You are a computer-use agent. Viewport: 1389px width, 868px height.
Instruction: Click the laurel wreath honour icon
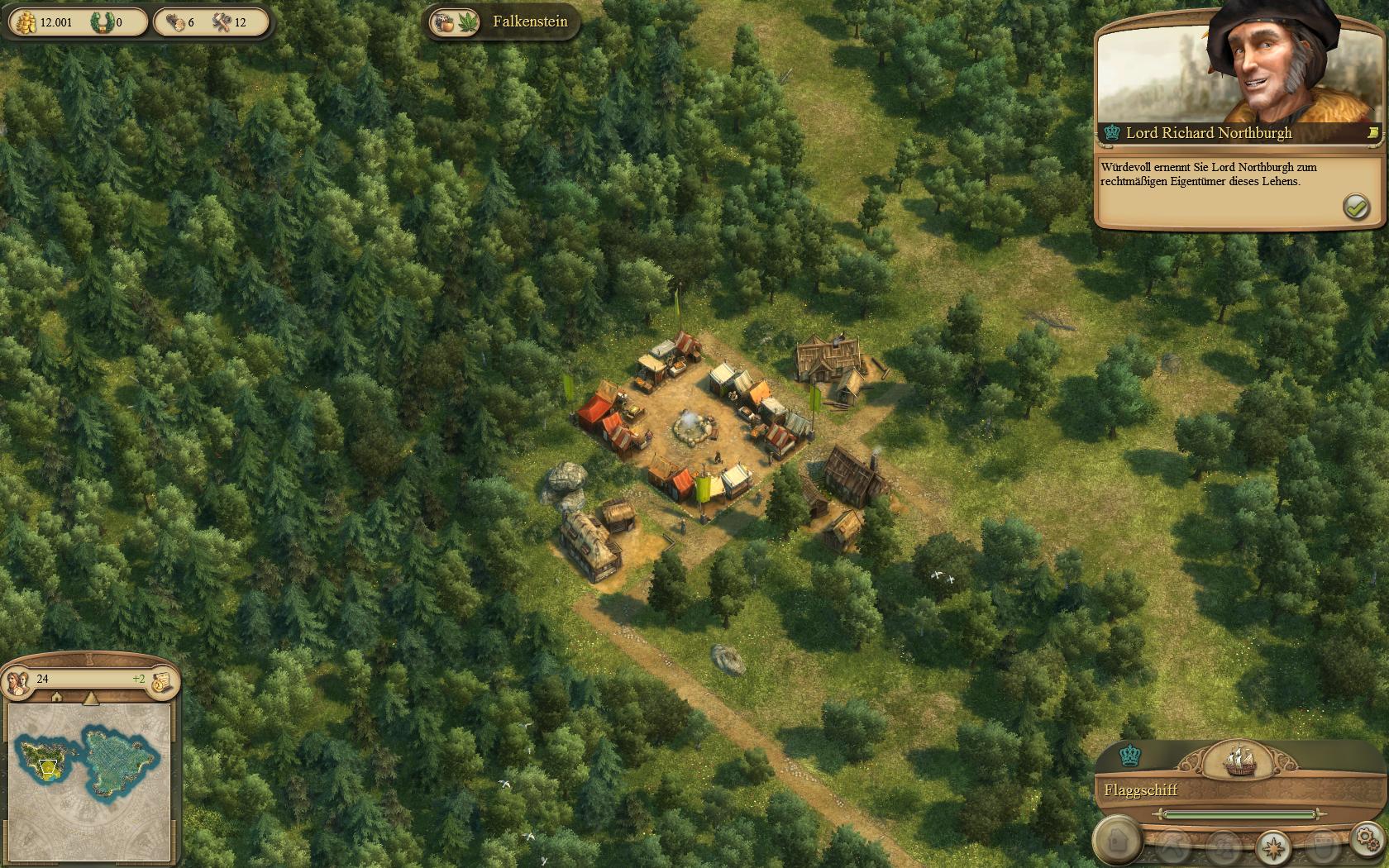[103, 22]
